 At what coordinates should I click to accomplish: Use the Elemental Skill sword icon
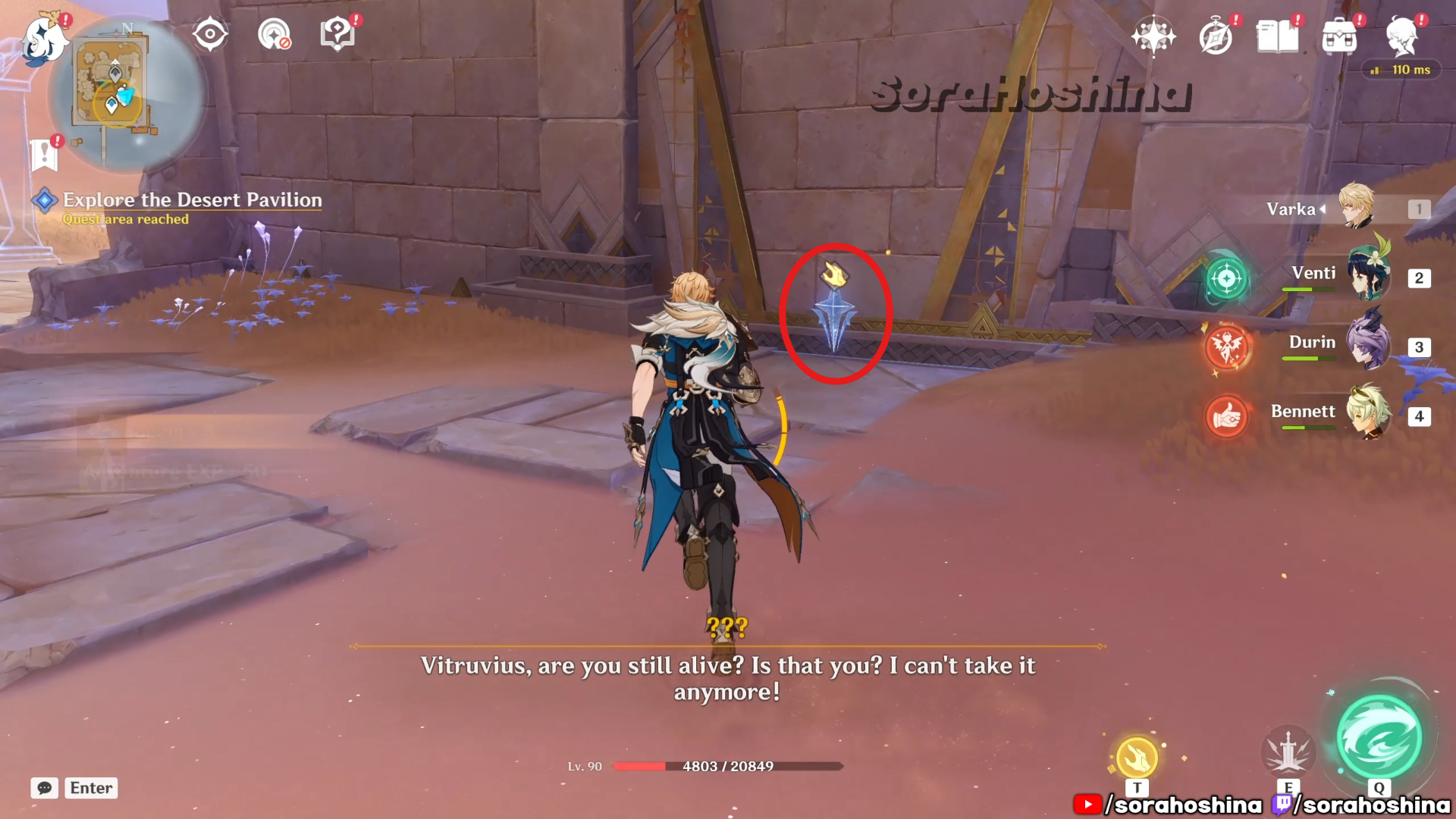pyautogui.click(x=1288, y=752)
